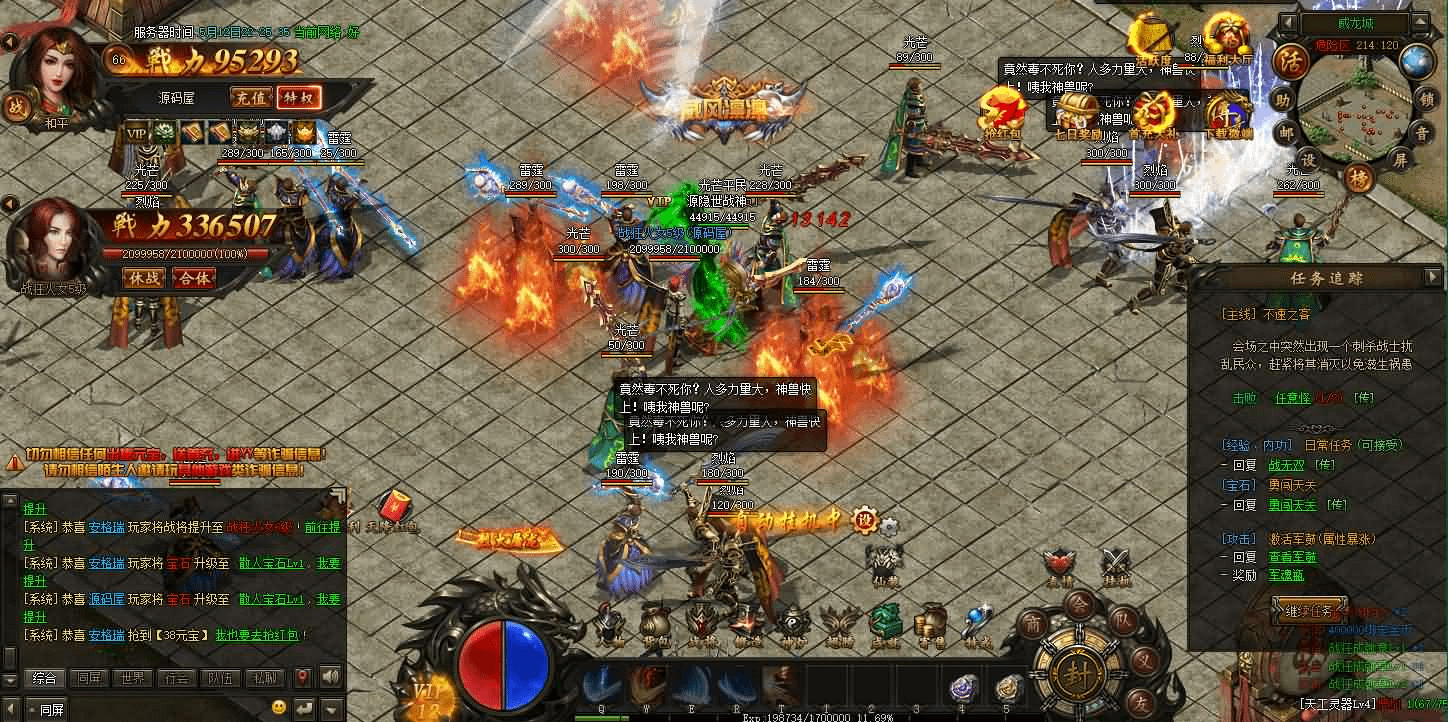Image resolution: width=1448 pixels, height=722 pixels.
Task: Switch chat to the 世界 tab
Action: (x=133, y=678)
